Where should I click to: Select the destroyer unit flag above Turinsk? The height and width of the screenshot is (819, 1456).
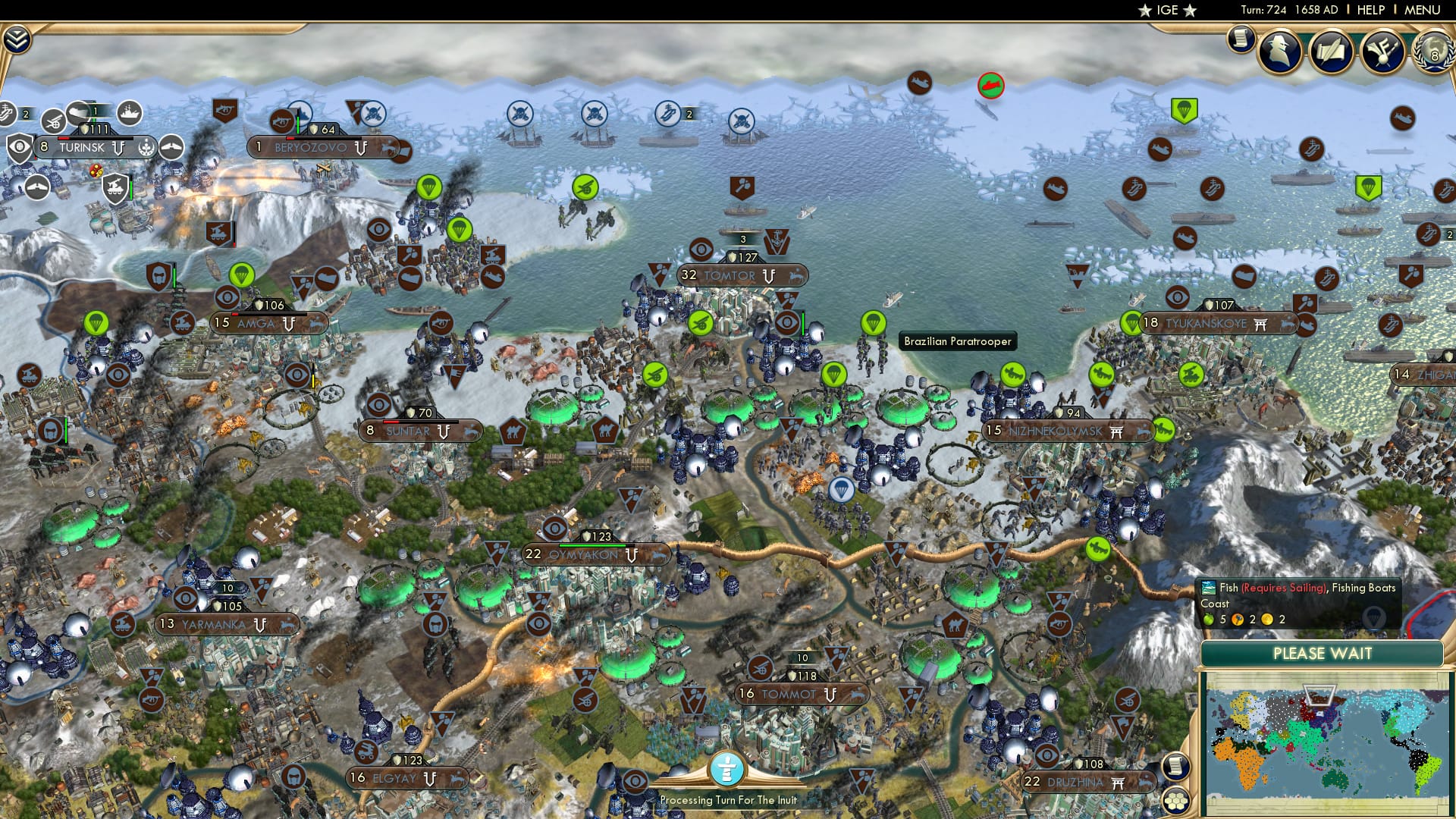[x=129, y=111]
